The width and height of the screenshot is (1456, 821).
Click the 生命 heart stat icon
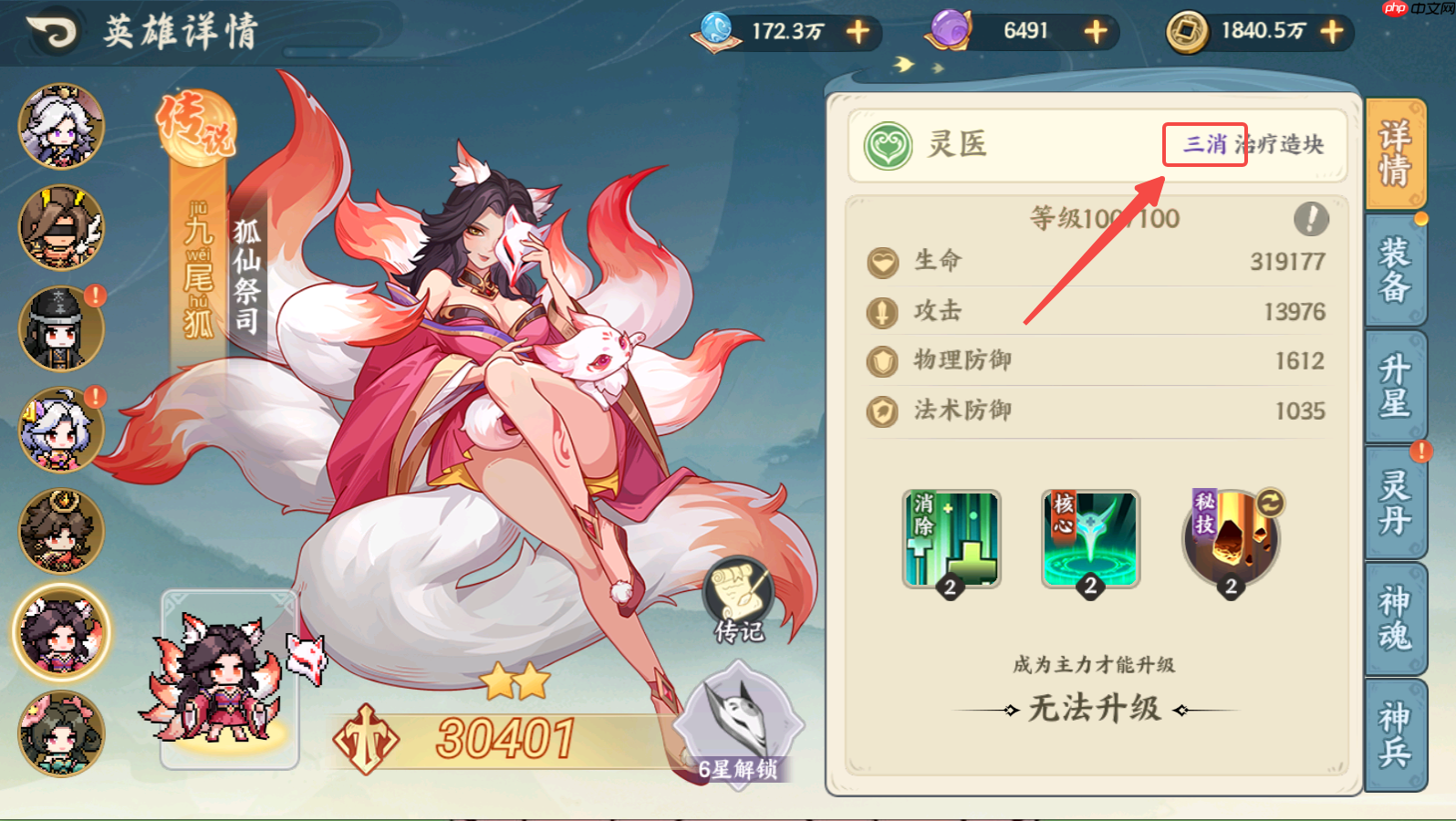881,261
